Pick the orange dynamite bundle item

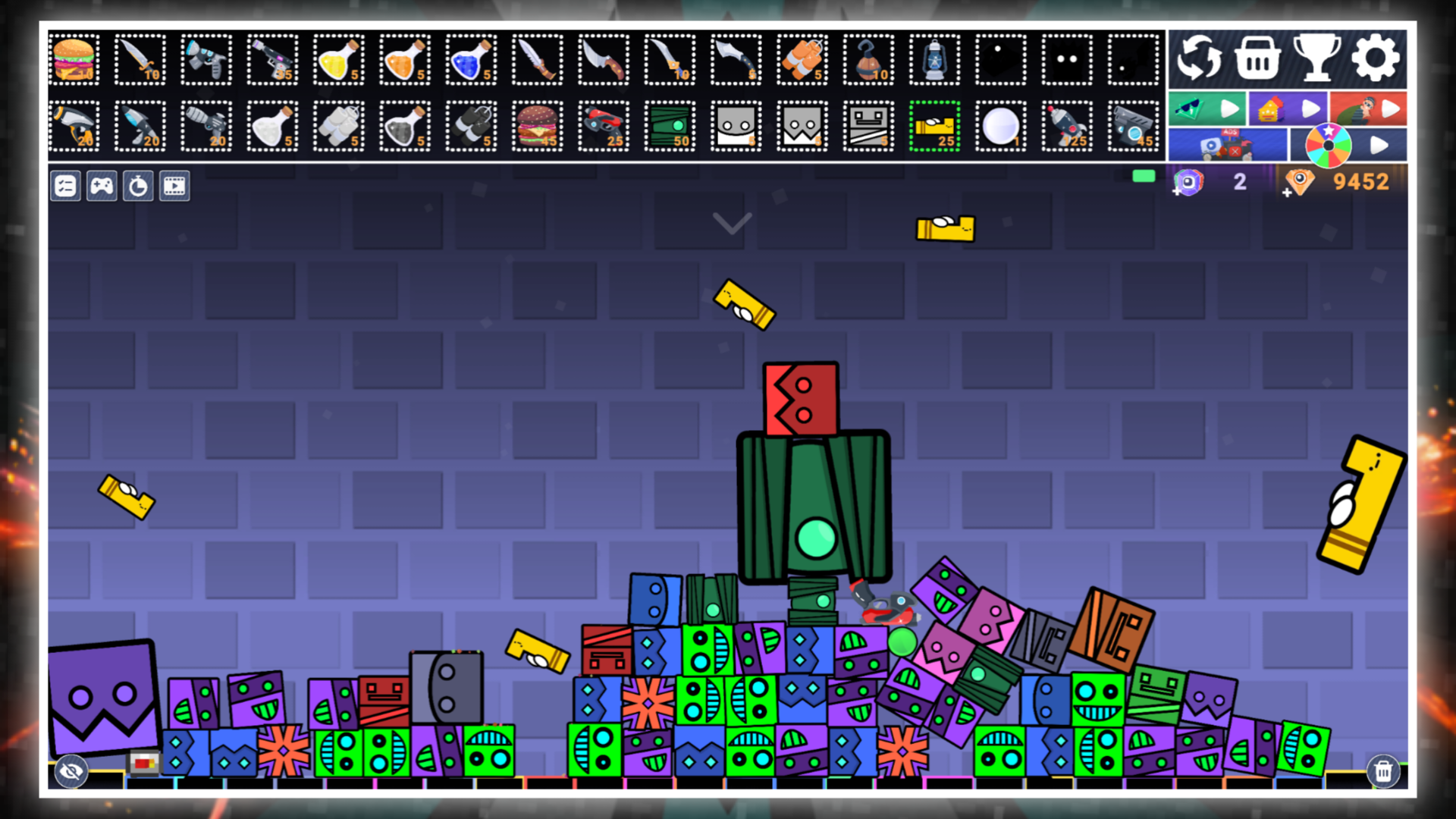click(x=802, y=61)
